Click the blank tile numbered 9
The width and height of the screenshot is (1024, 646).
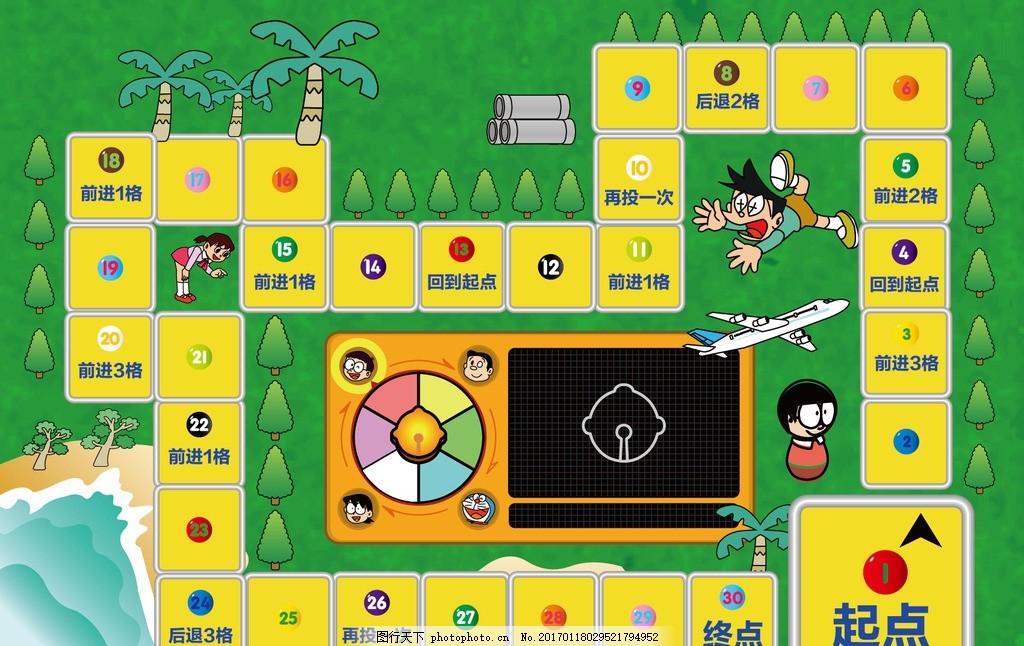tap(637, 88)
